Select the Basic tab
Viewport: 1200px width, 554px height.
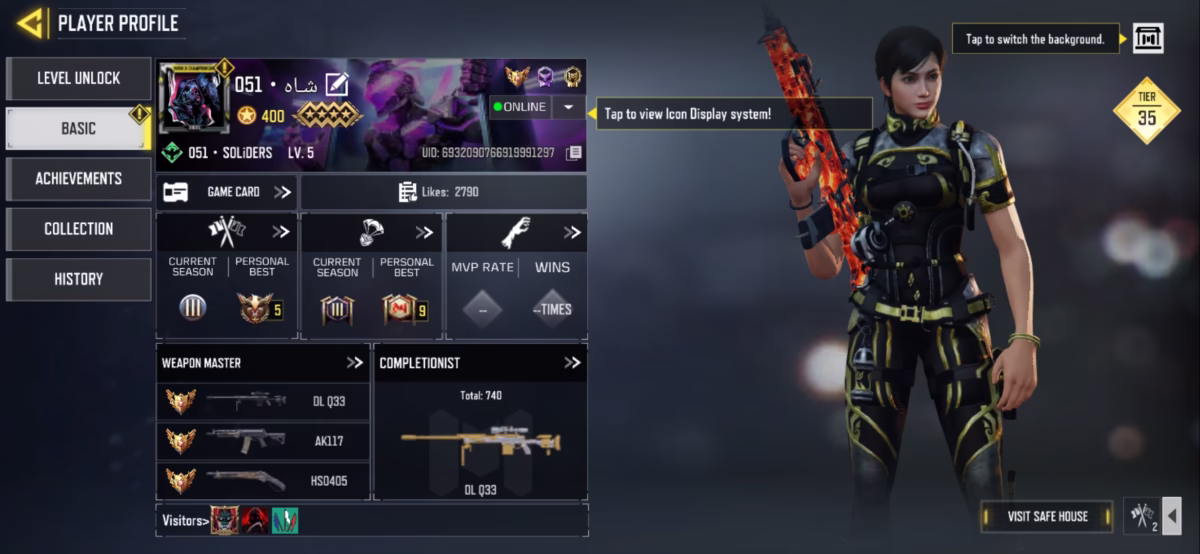pyautogui.click(x=78, y=129)
